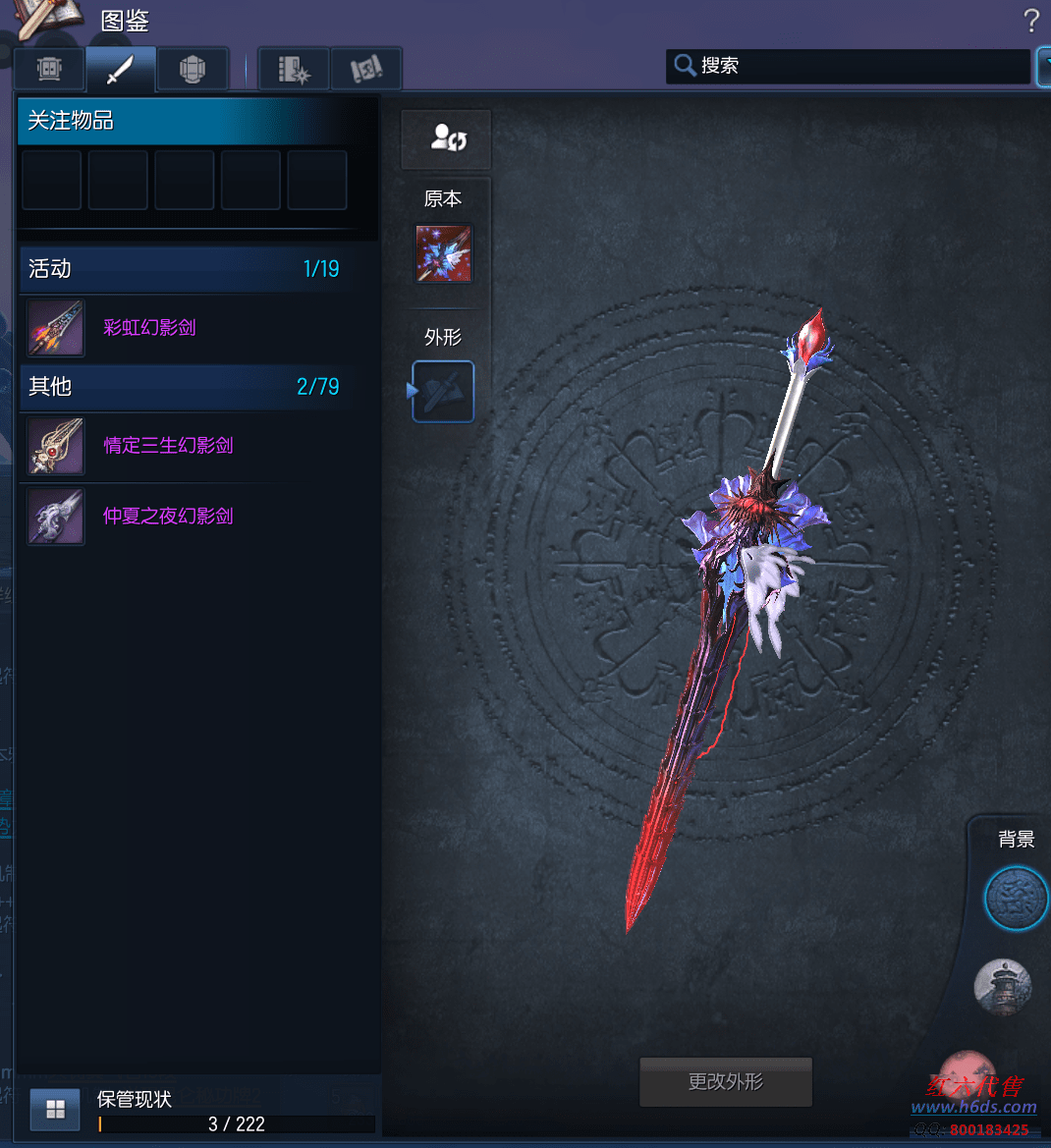Choose 情定三生幻影剑 entry

tap(168, 446)
